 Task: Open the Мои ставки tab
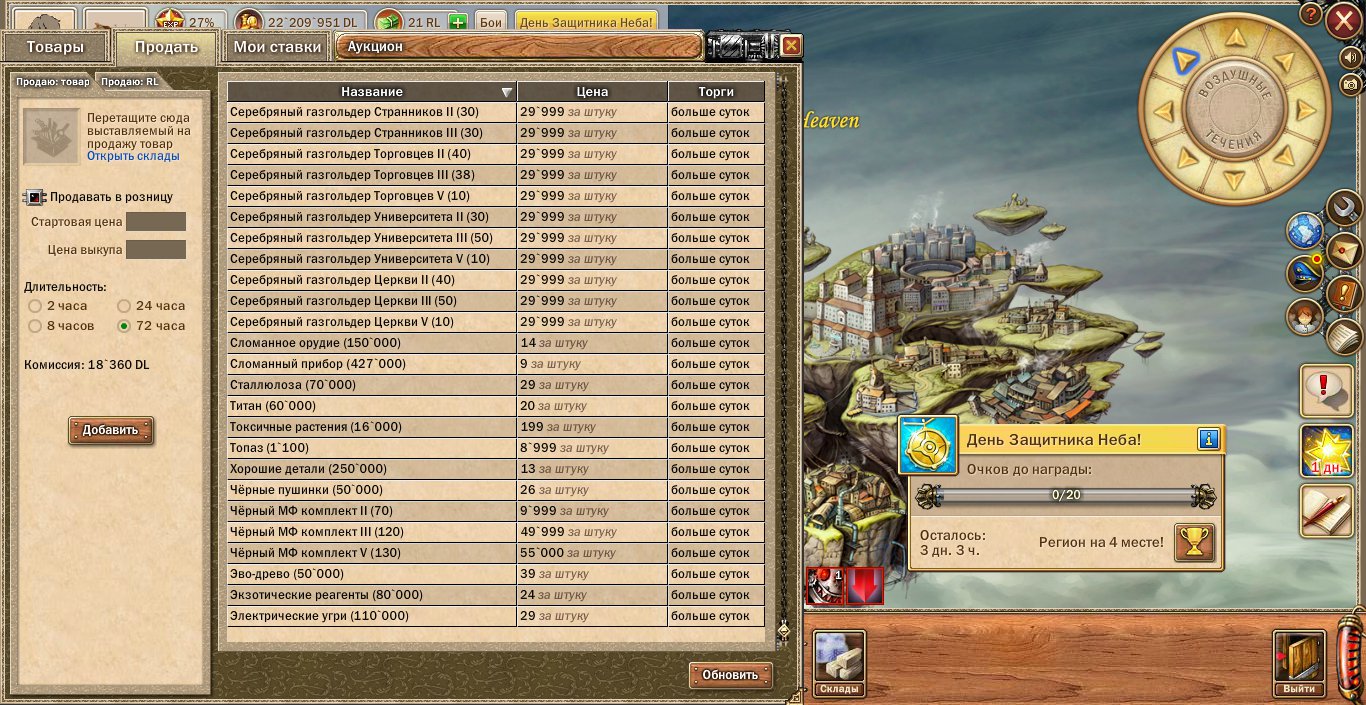tap(277, 47)
